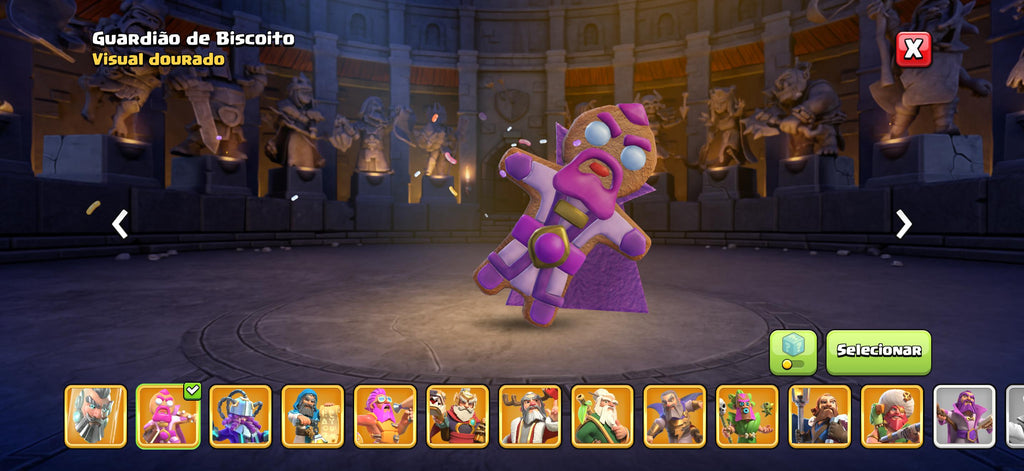Toggle the random skin cube button
Screen dimensions: 1024x471
click(792, 352)
